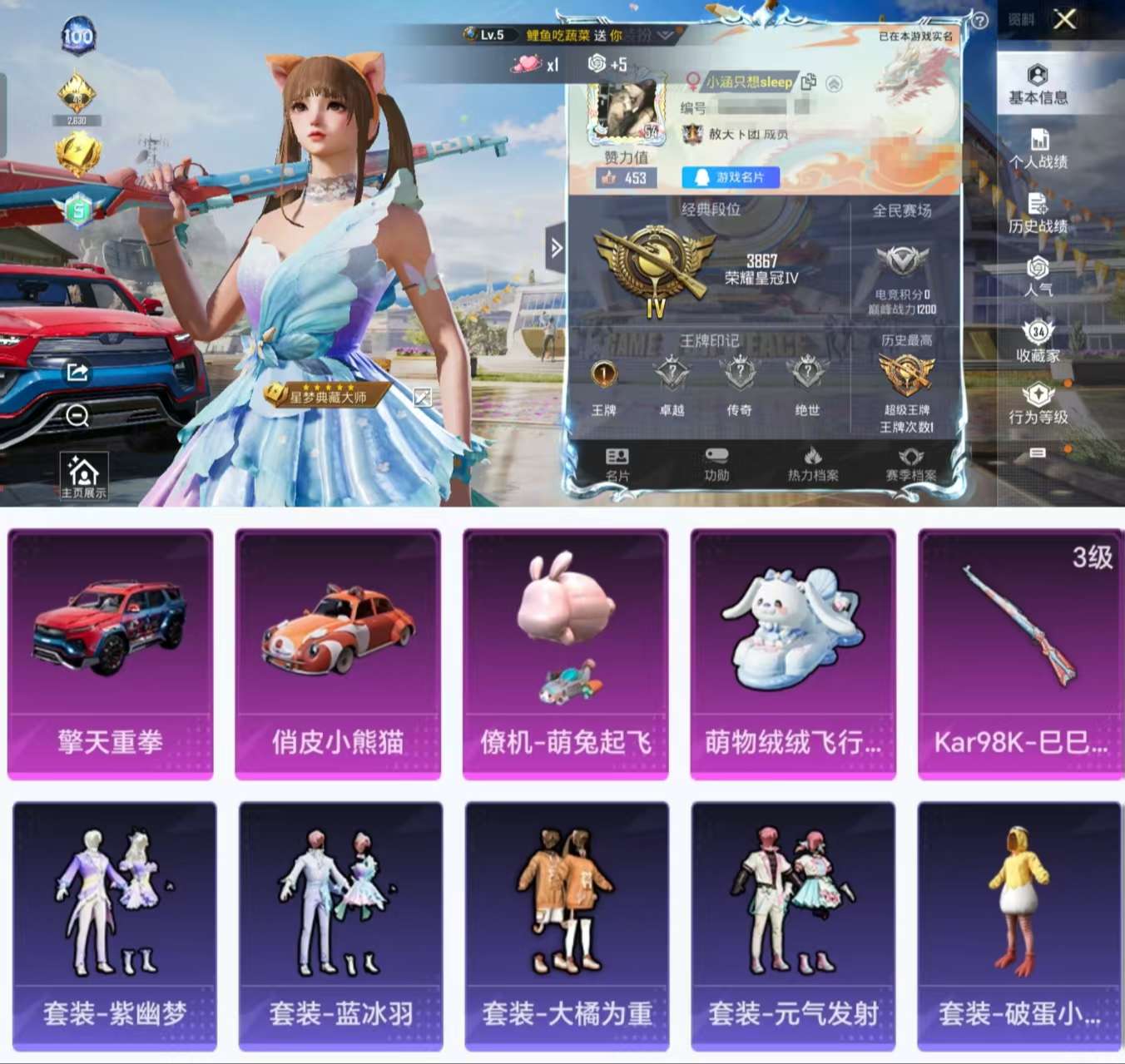Open the 个人战绩 tab
The image size is (1125, 1064).
[1038, 150]
